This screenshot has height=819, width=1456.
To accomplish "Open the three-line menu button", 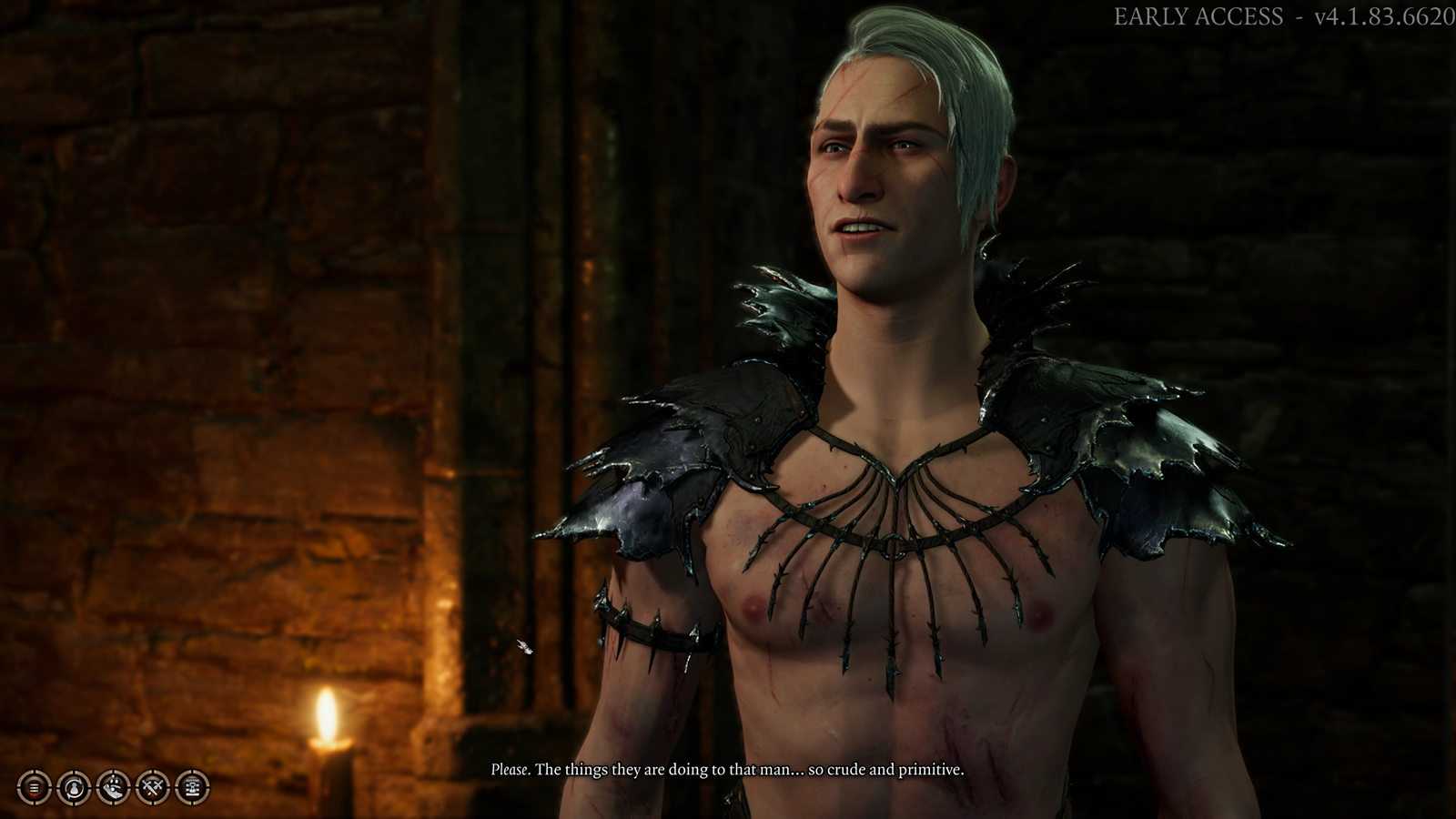I will [35, 787].
